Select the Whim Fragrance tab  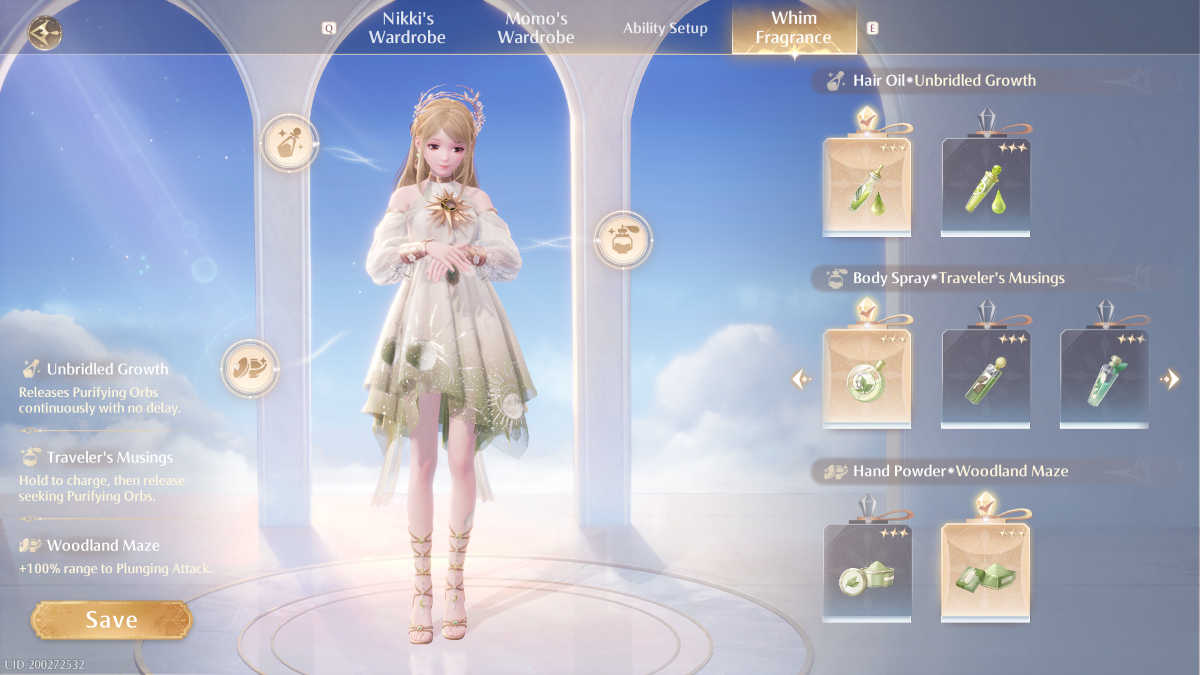click(x=794, y=28)
